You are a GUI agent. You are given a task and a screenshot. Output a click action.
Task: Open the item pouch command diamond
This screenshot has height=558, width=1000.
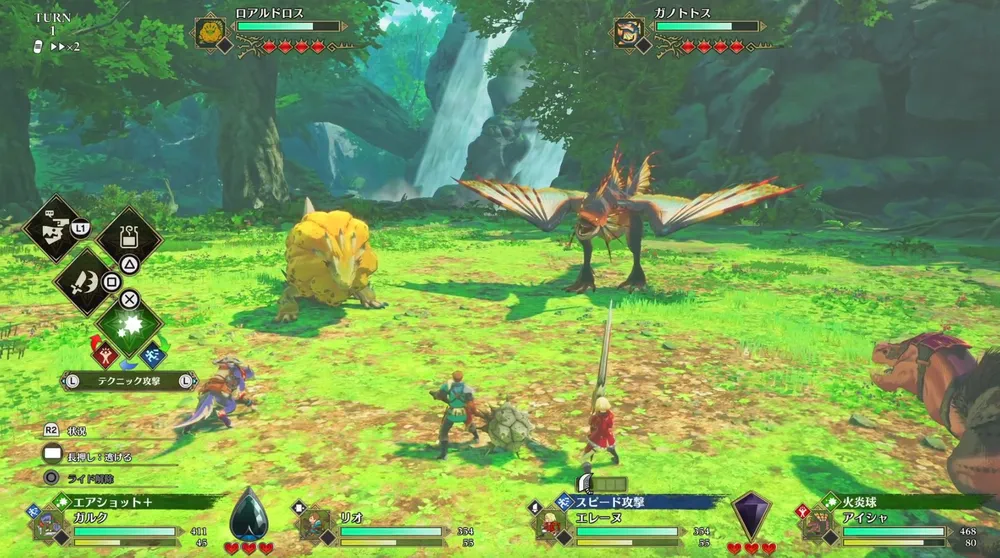[128, 238]
